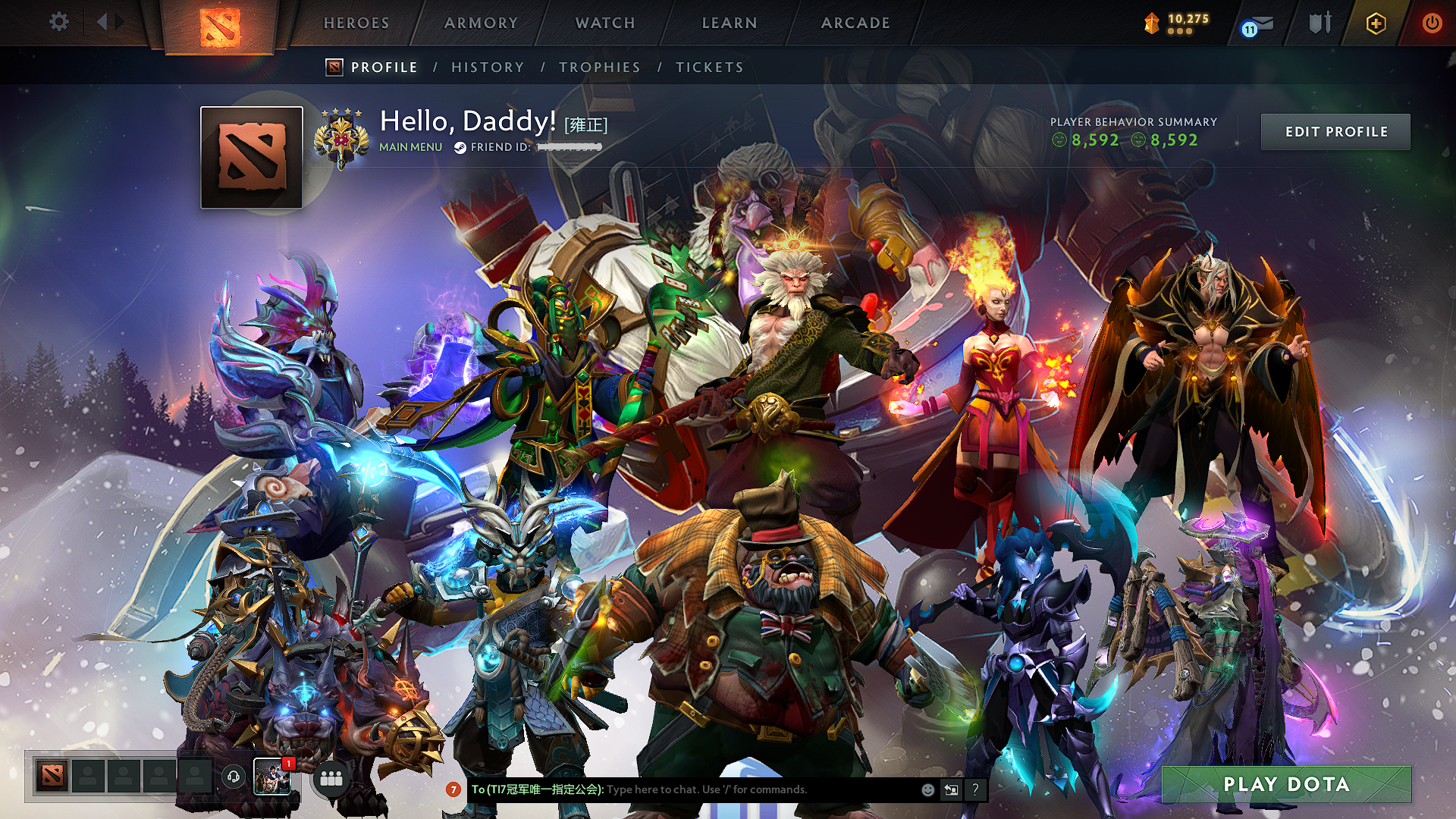
Task: Click the power button to toggle session exit
Action: pyautogui.click(x=1435, y=23)
